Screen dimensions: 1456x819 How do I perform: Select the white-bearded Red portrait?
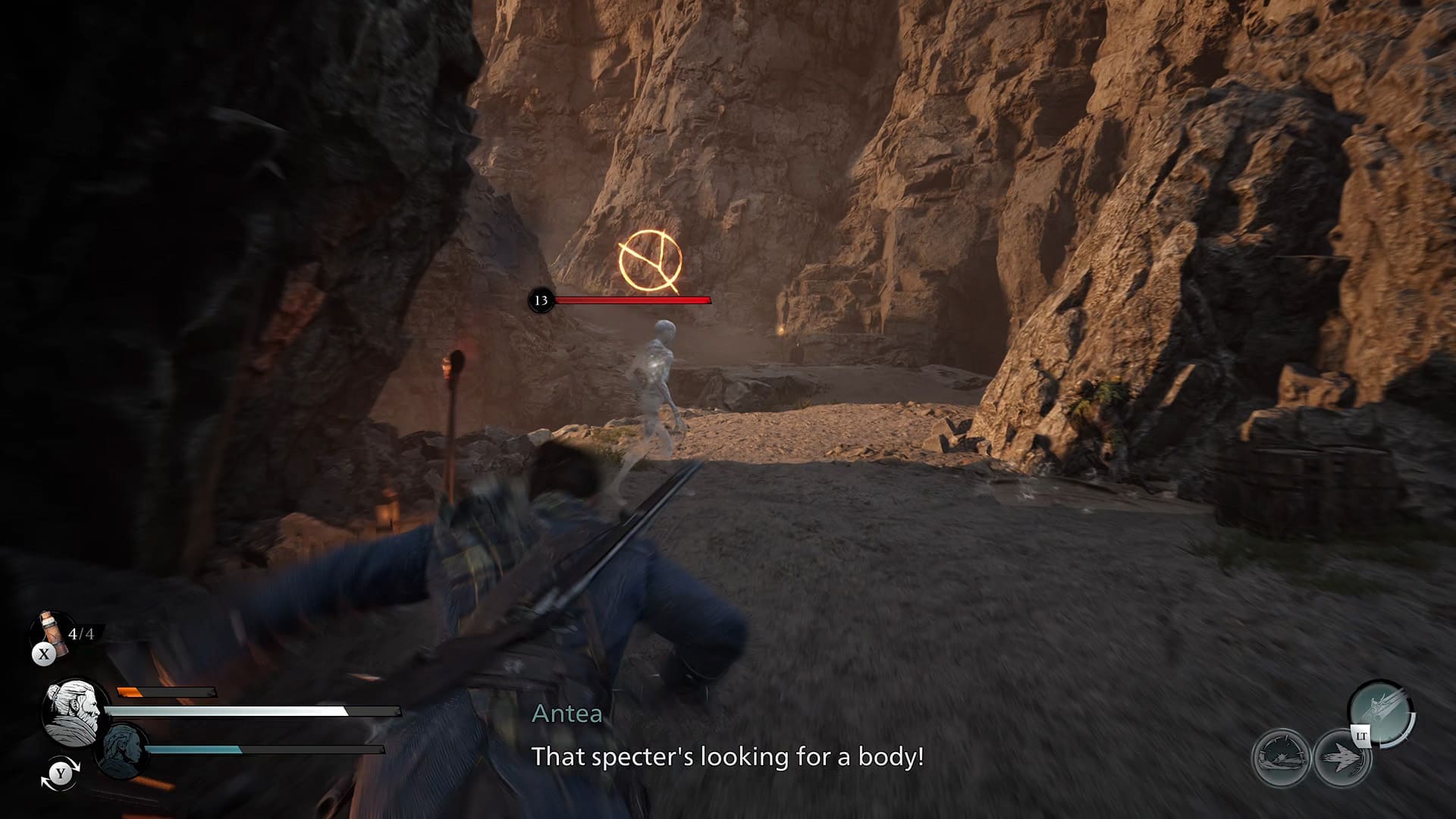(74, 711)
